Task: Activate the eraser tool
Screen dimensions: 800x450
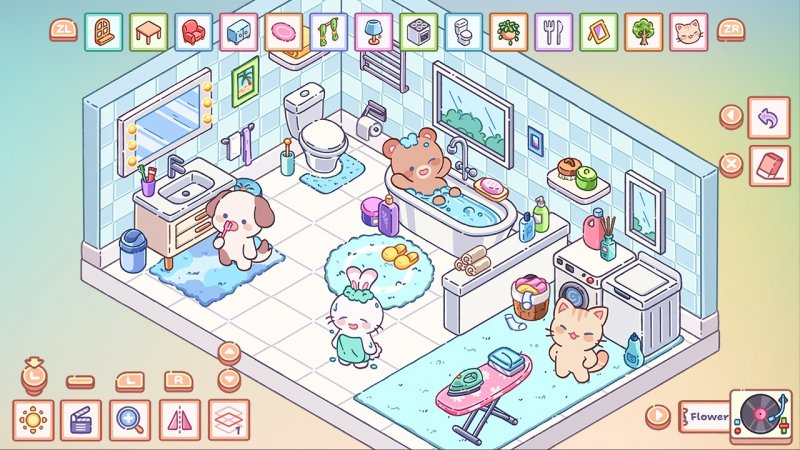Action: pyautogui.click(x=769, y=164)
